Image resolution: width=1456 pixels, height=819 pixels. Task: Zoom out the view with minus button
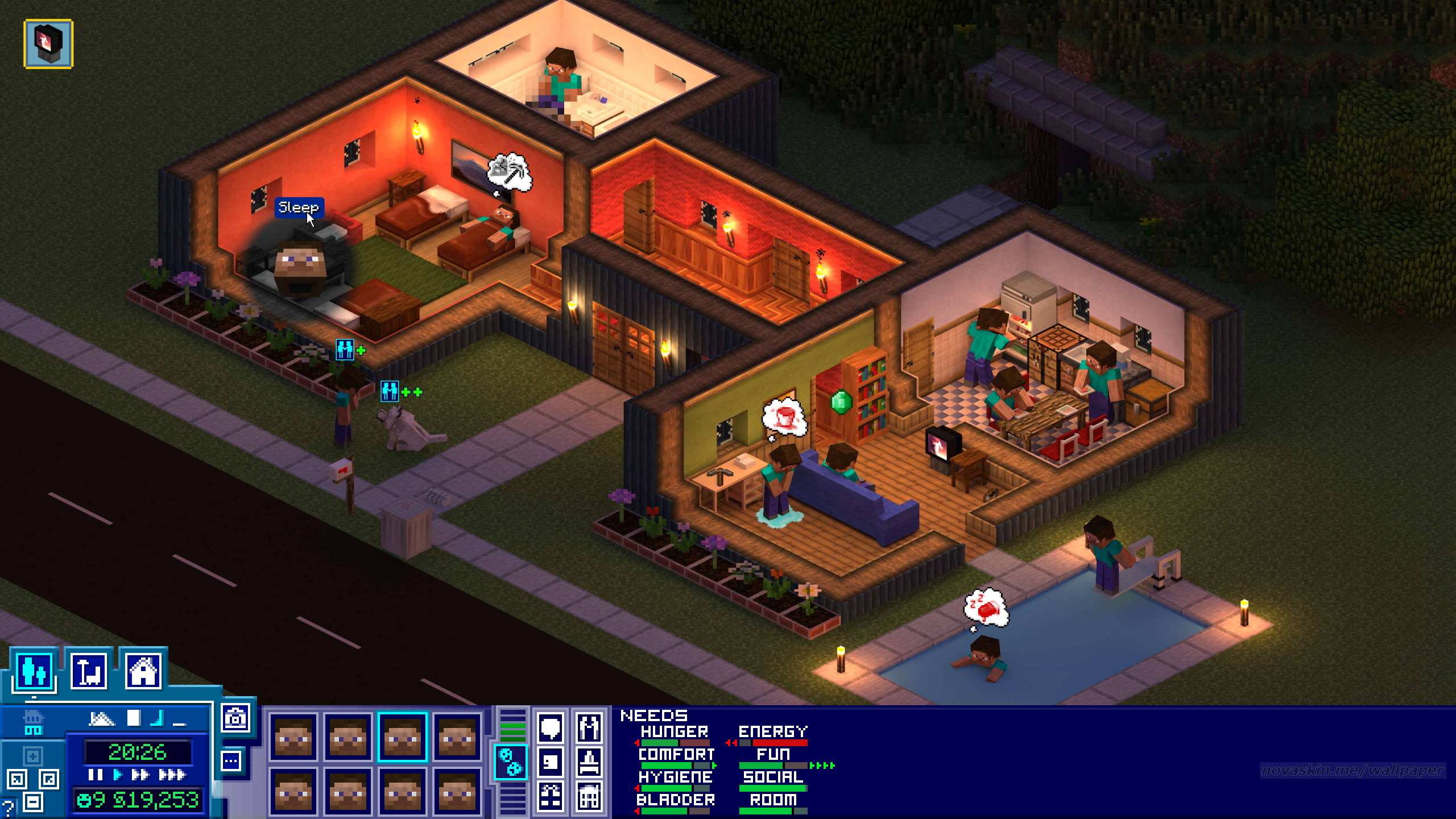[33, 803]
